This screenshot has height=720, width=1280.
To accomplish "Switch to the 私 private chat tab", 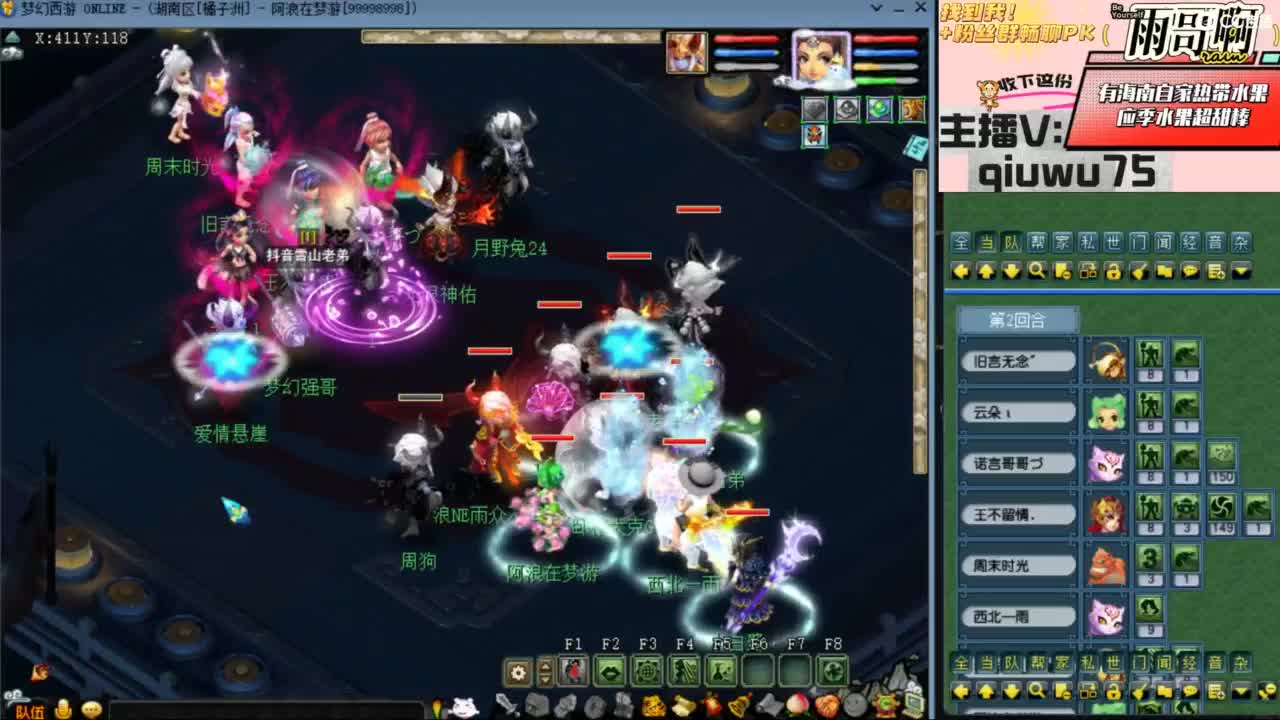I will [1087, 240].
